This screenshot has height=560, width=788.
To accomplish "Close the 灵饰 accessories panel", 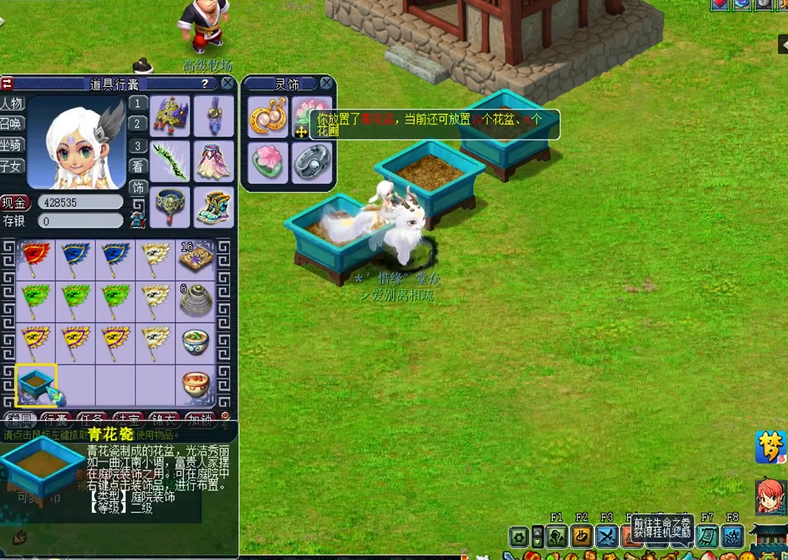I will pos(326,84).
